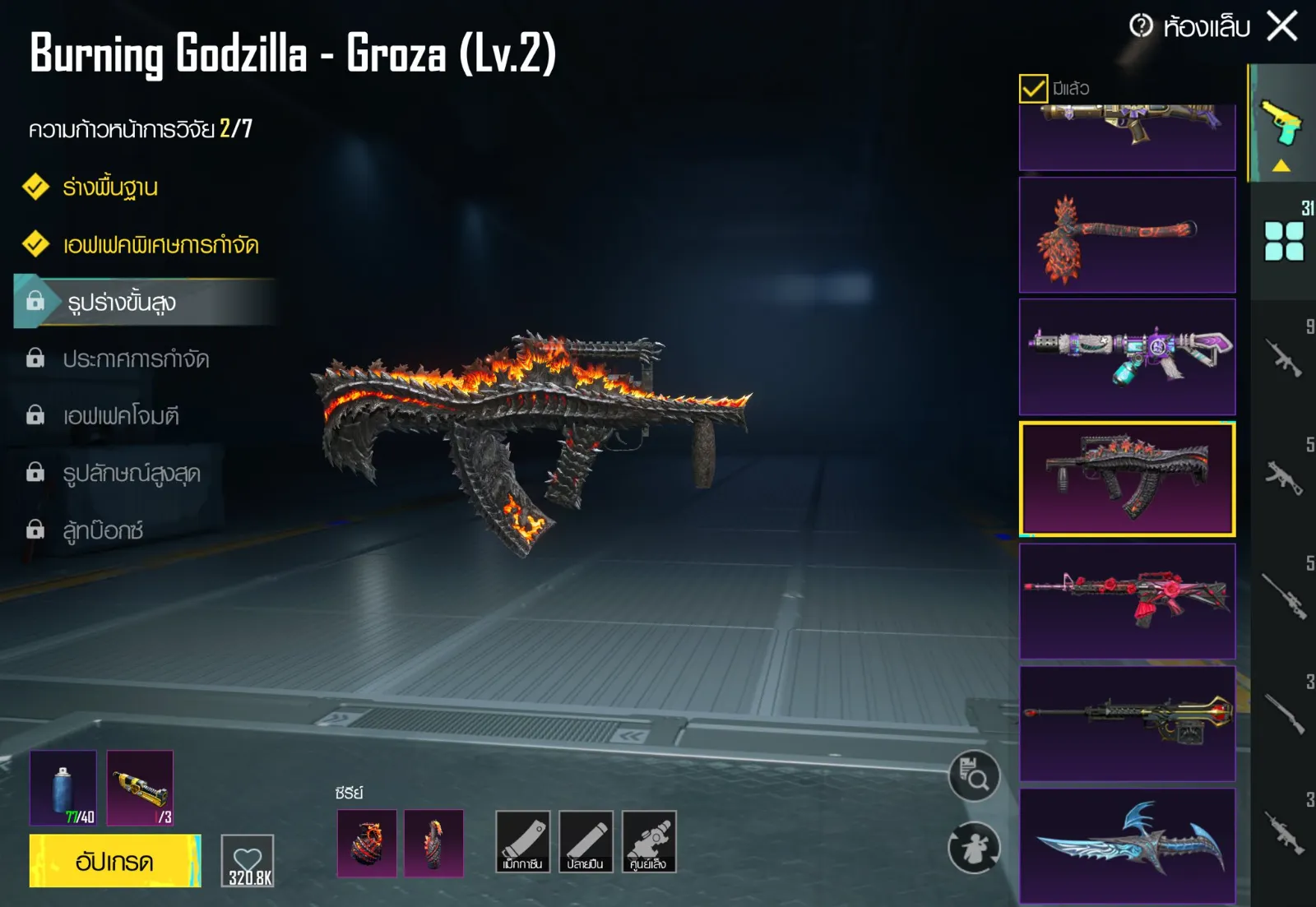Select the red spiked axe skin thumbnail
Image resolution: width=1316 pixels, height=907 pixels.
[x=1127, y=235]
